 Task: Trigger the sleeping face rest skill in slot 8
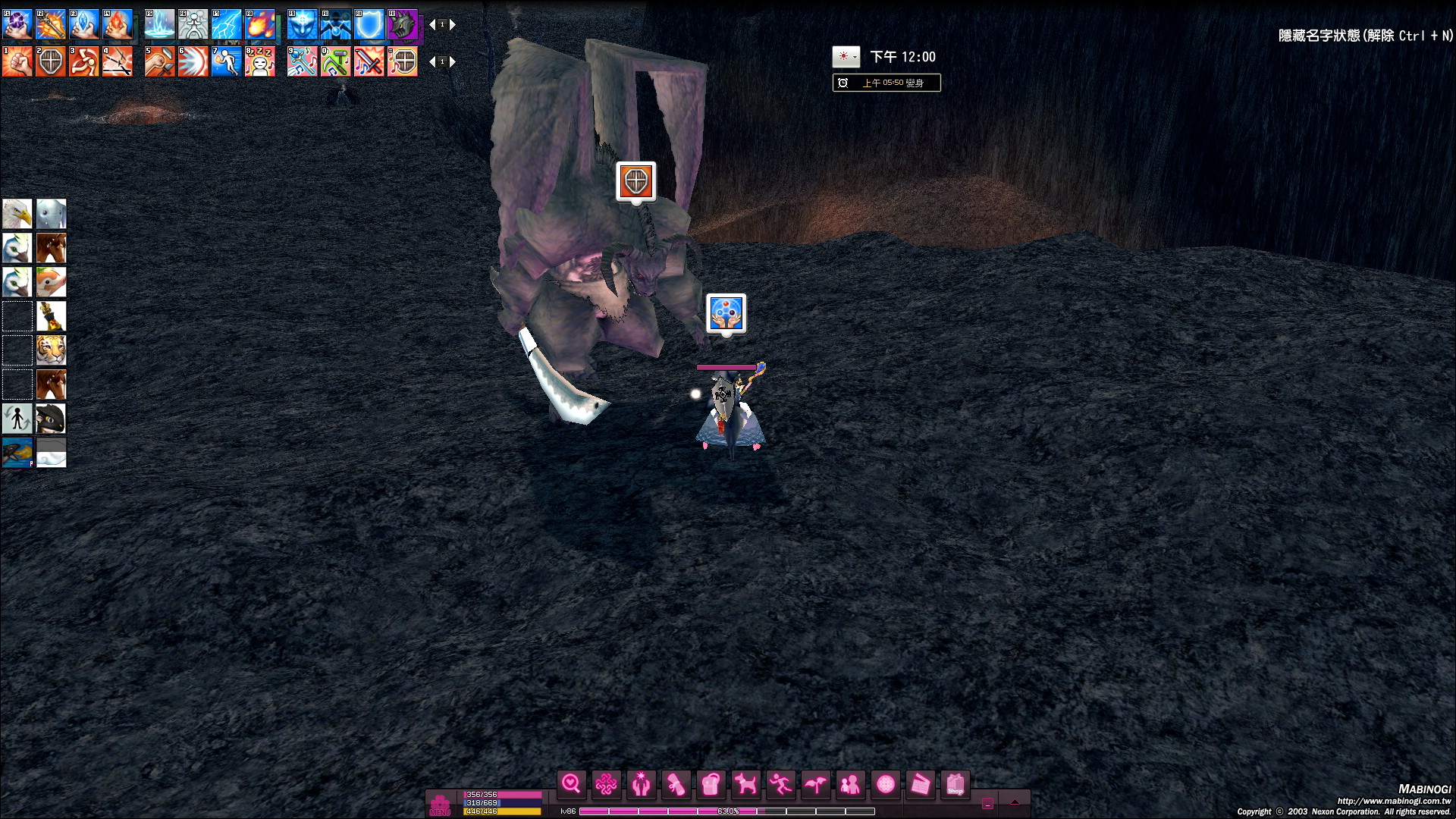[260, 62]
